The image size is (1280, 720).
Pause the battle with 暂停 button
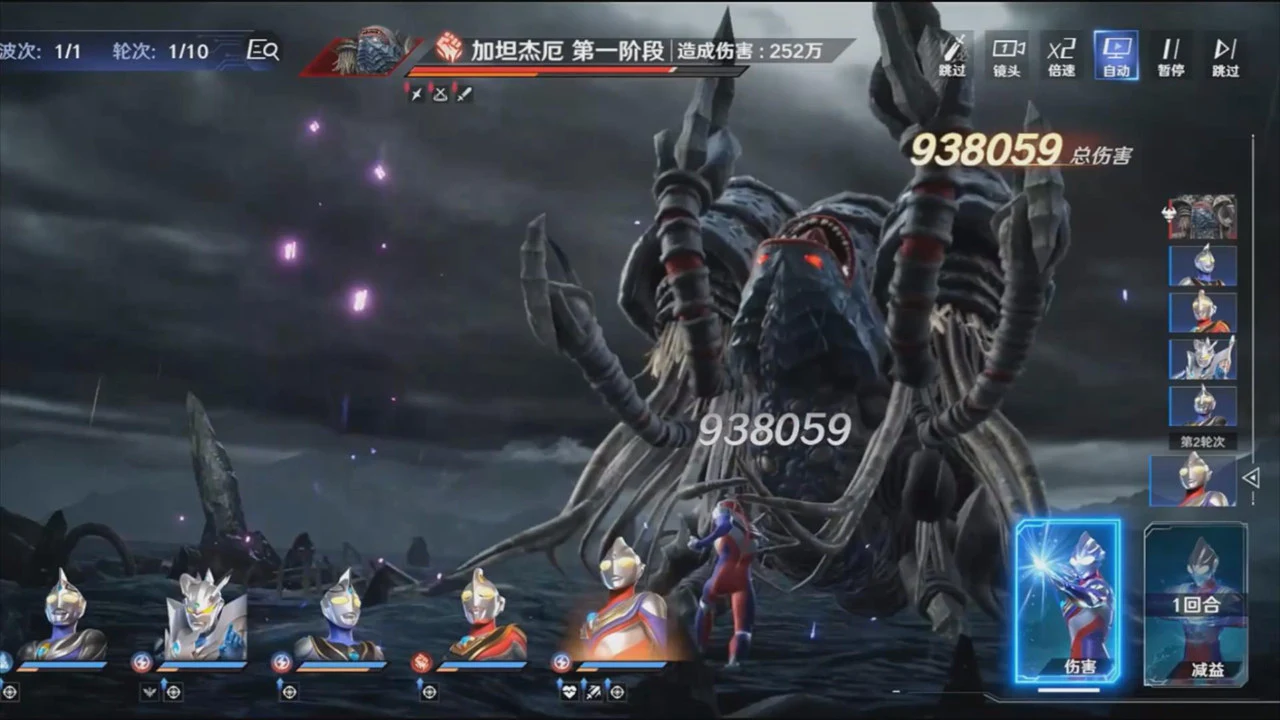point(1171,55)
